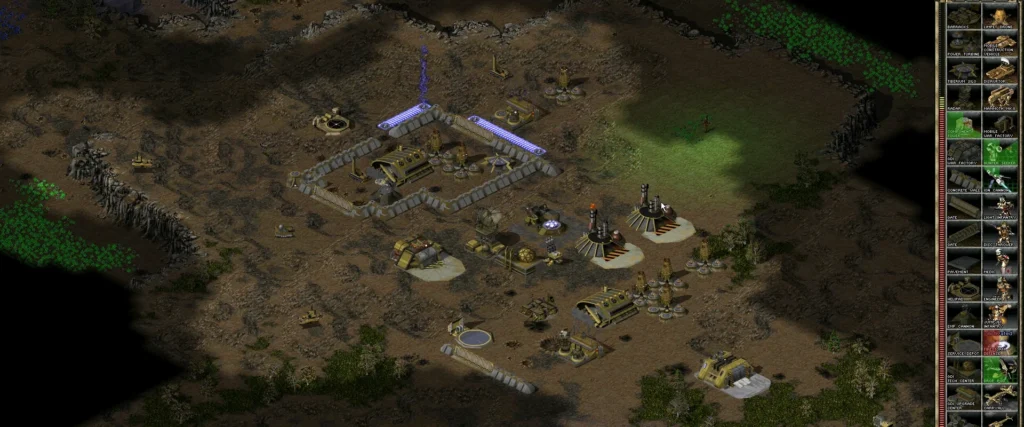Train a Disc Thrower infantry
Screen dimensions: 1024x427
click(x=1000, y=236)
